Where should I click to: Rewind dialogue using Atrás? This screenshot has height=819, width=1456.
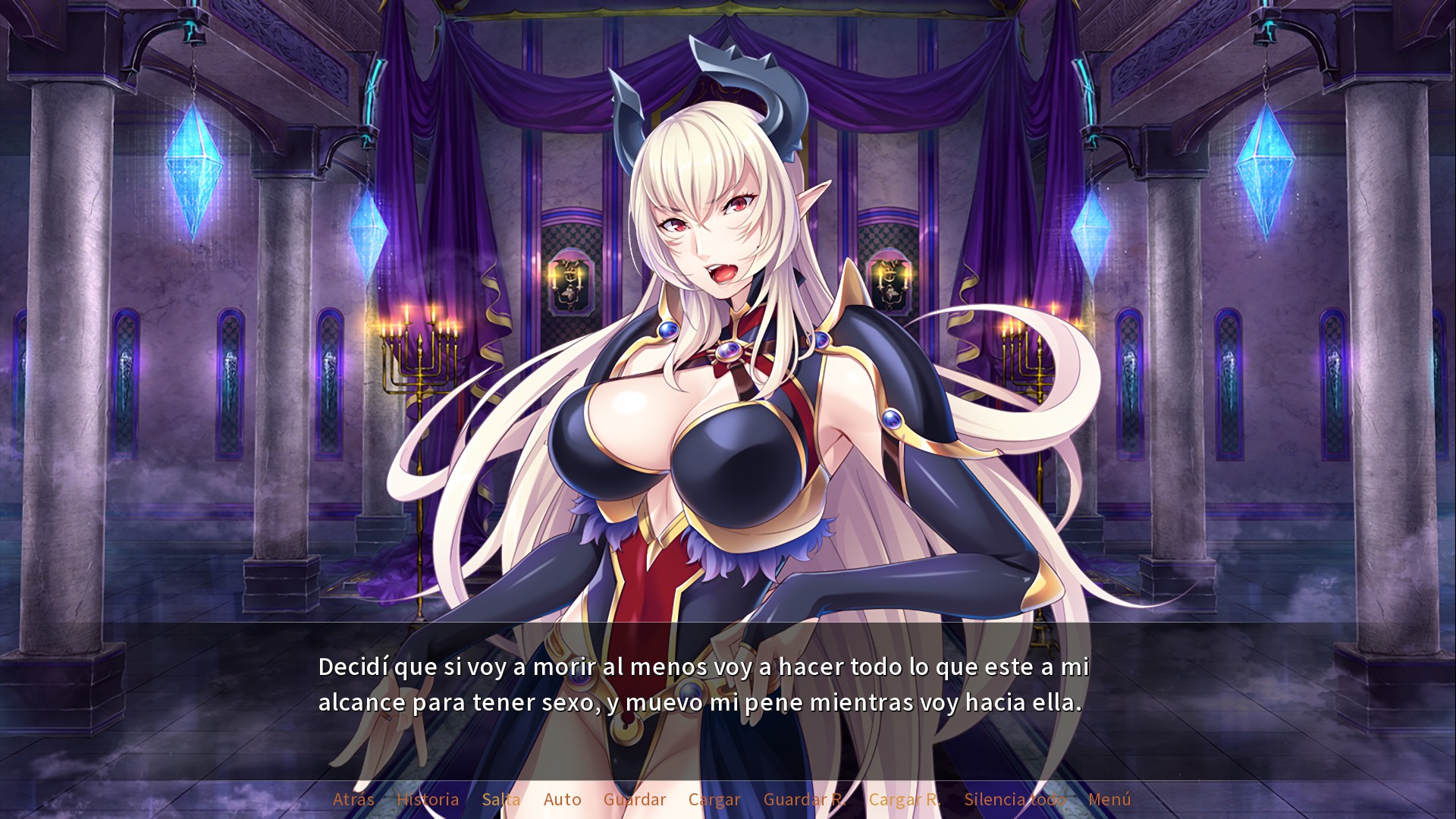pos(353,799)
